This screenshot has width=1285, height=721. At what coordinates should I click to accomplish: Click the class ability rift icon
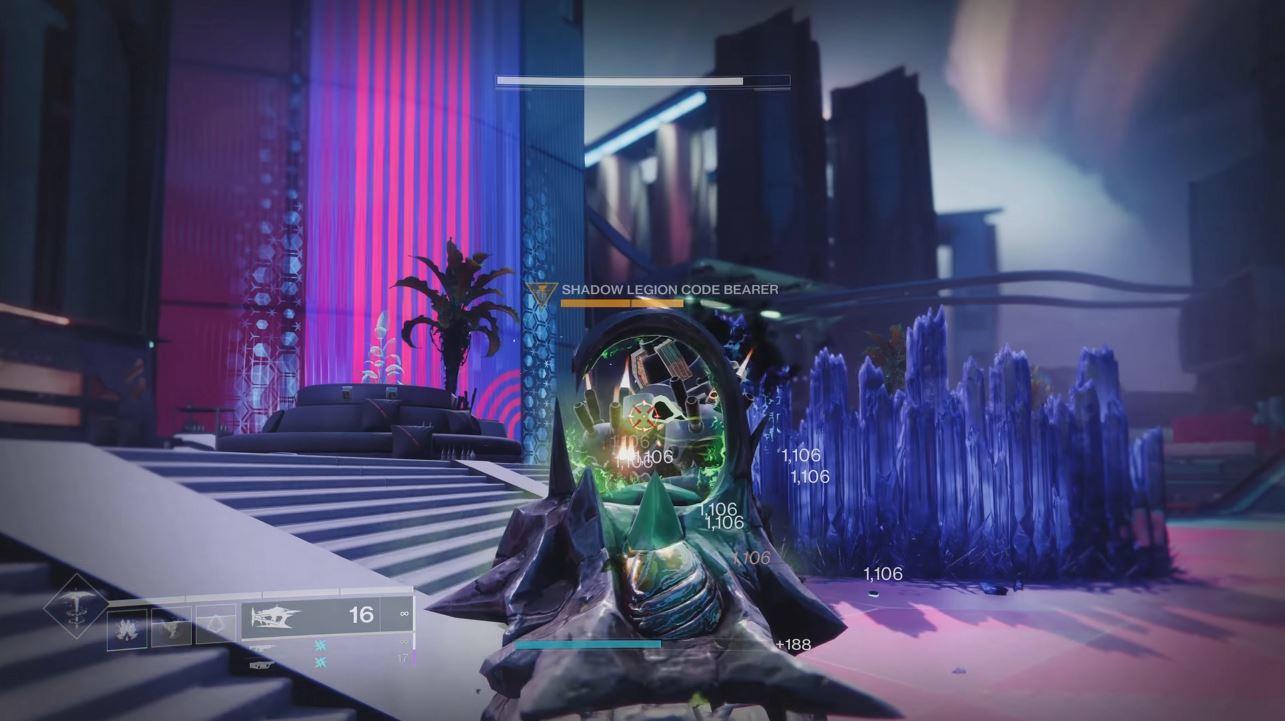[x=214, y=622]
